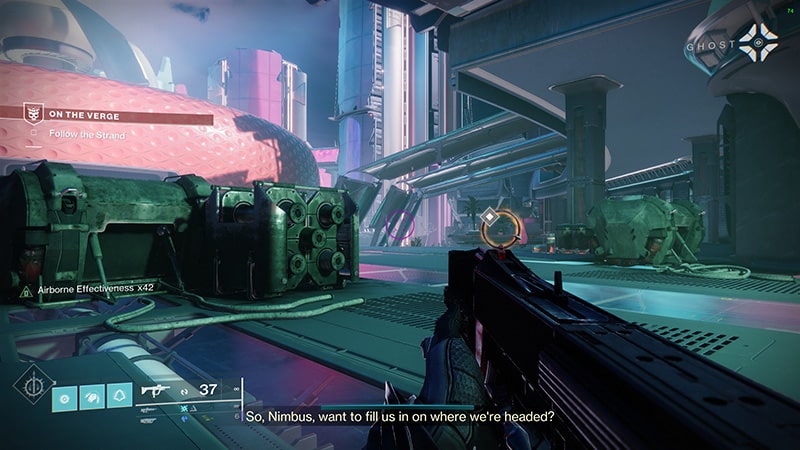Select the equipped rifle weapon icon
The width and height of the screenshot is (800, 450).
coord(156,390)
